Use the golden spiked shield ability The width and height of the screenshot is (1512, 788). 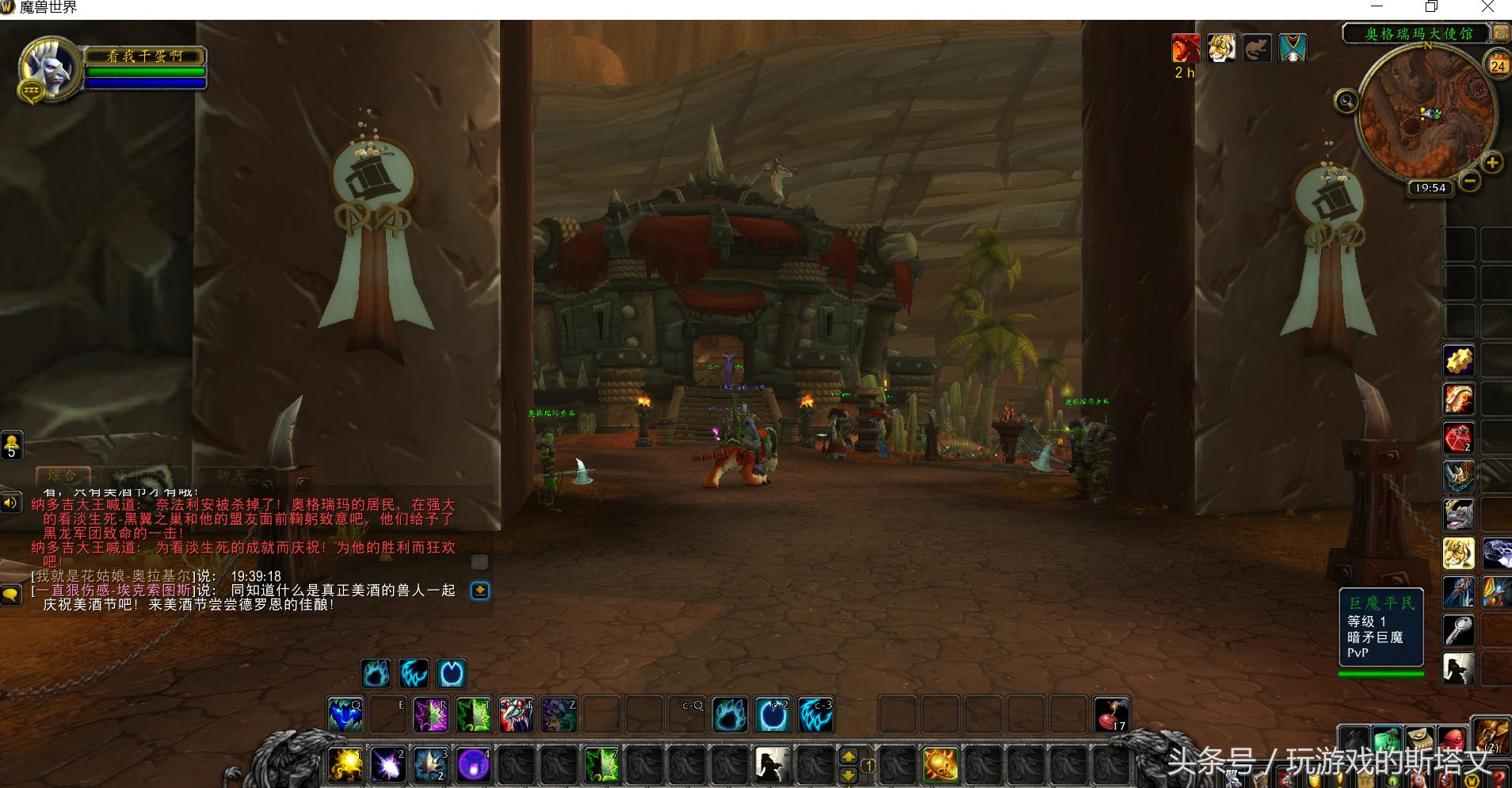point(940,765)
